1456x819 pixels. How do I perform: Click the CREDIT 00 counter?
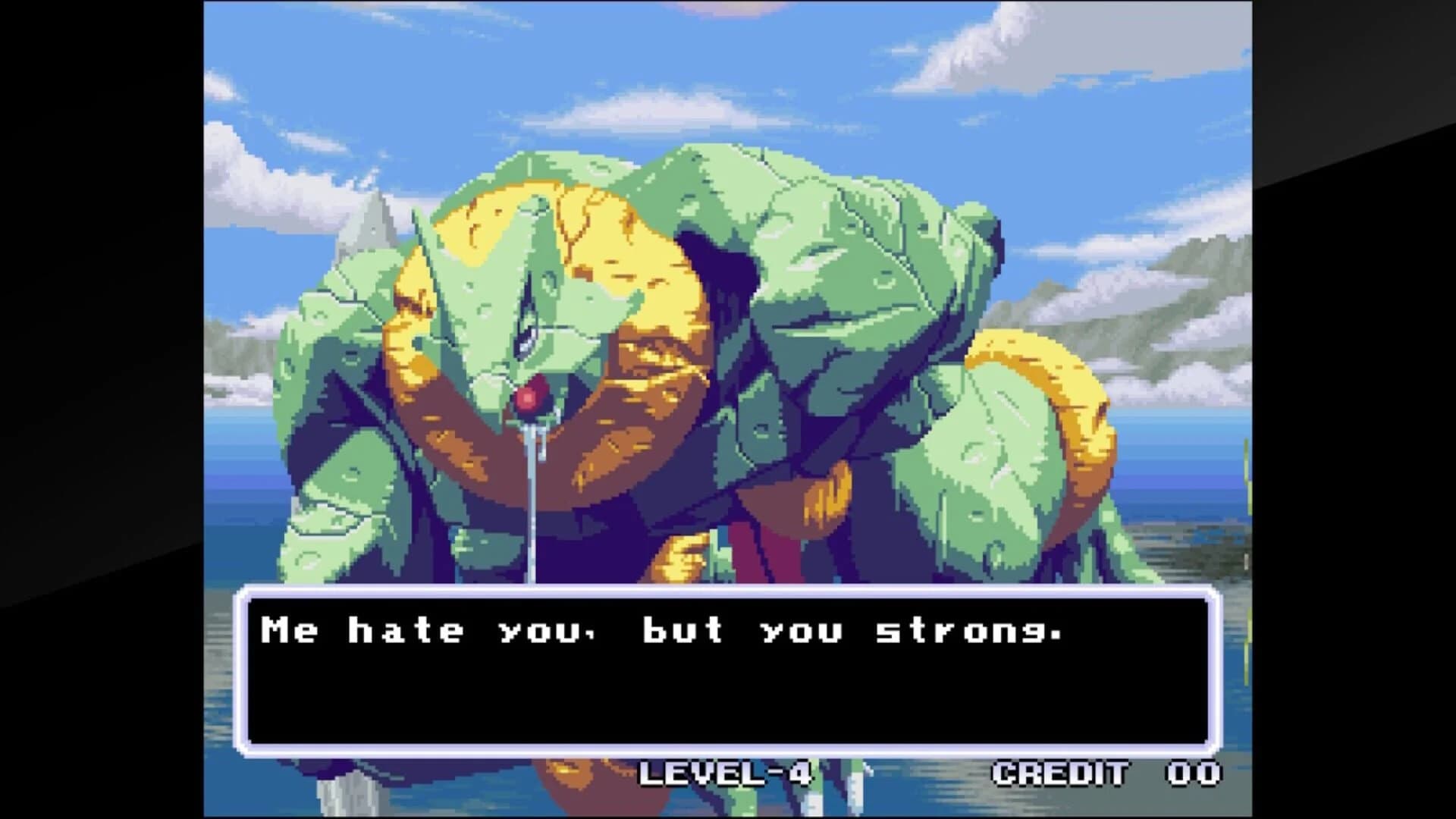point(1103,775)
